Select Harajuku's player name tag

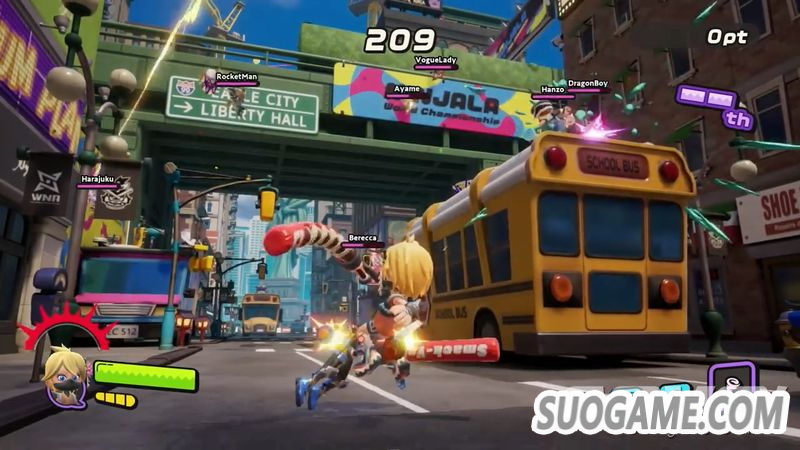98,180
